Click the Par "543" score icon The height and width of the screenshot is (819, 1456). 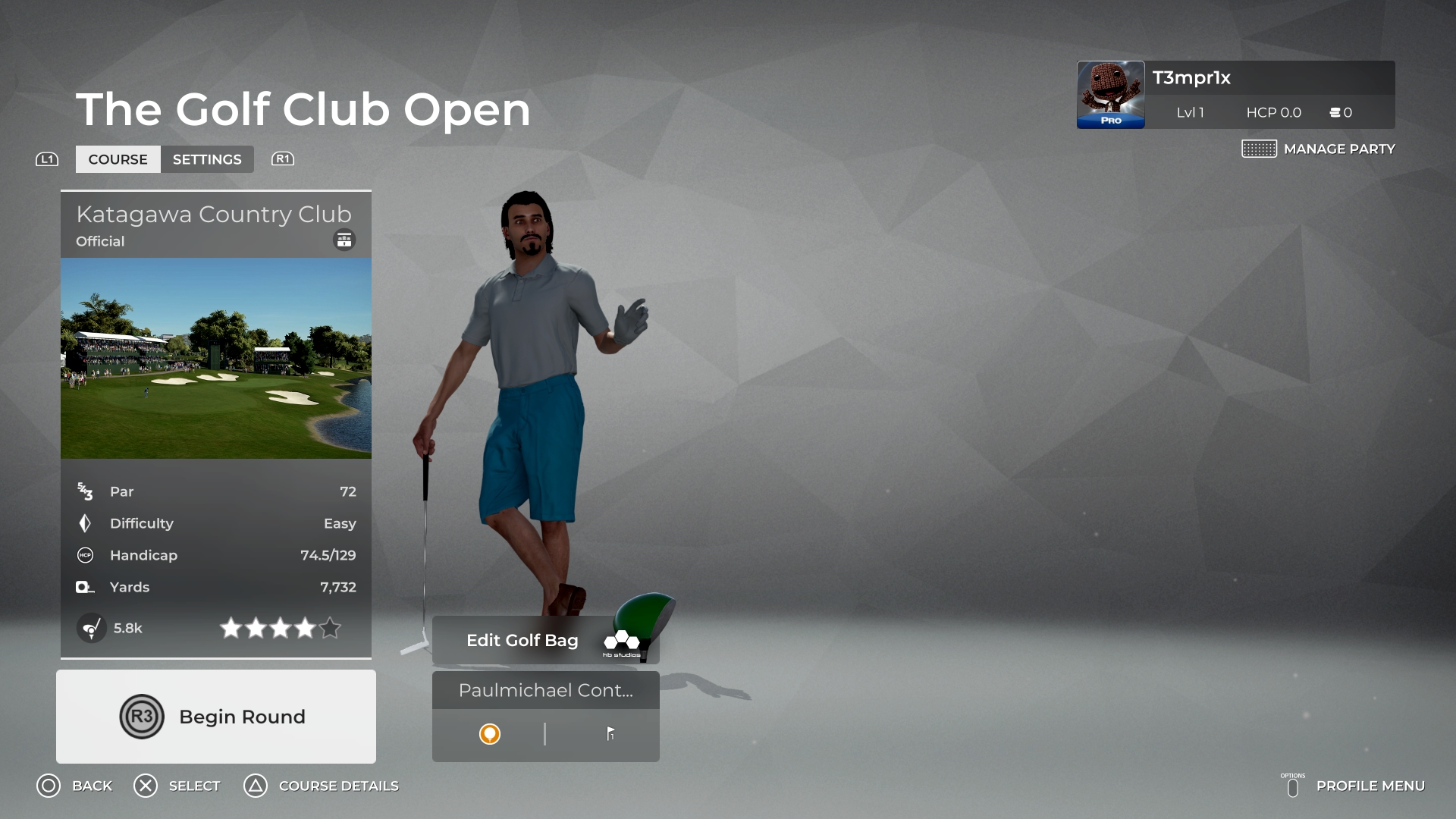[x=86, y=491]
